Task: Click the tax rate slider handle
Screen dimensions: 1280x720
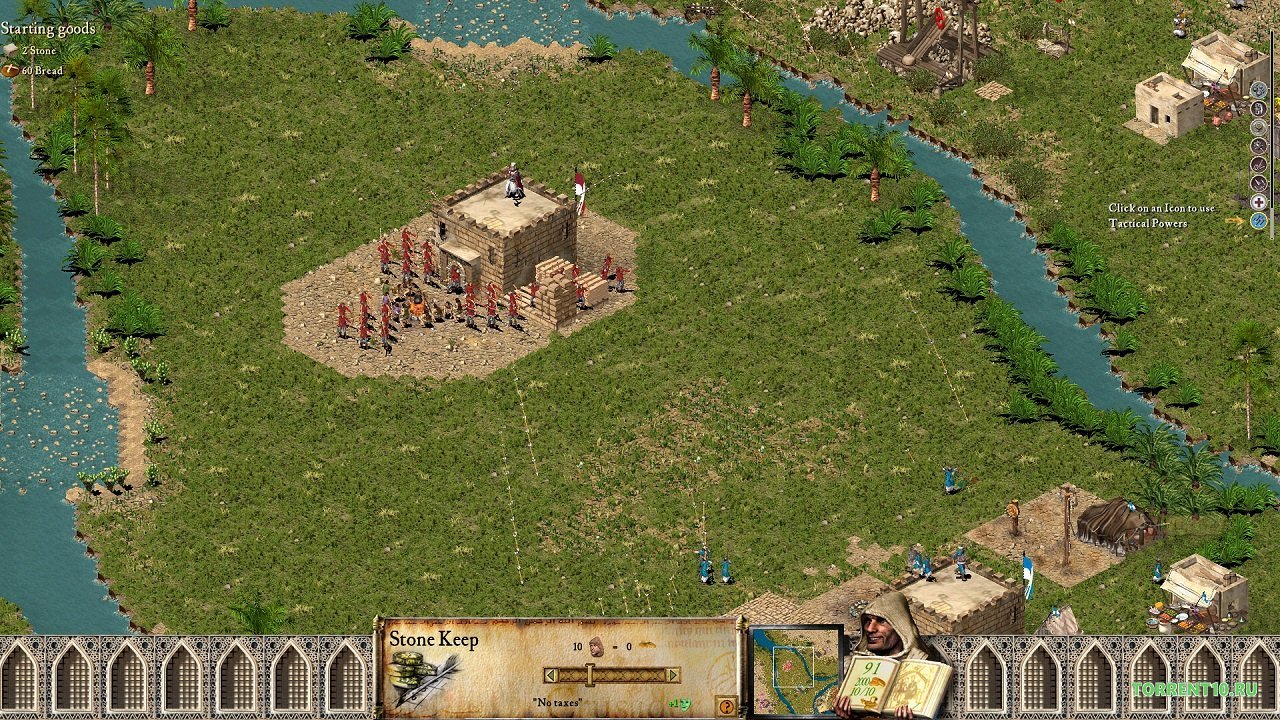Action: (589, 674)
